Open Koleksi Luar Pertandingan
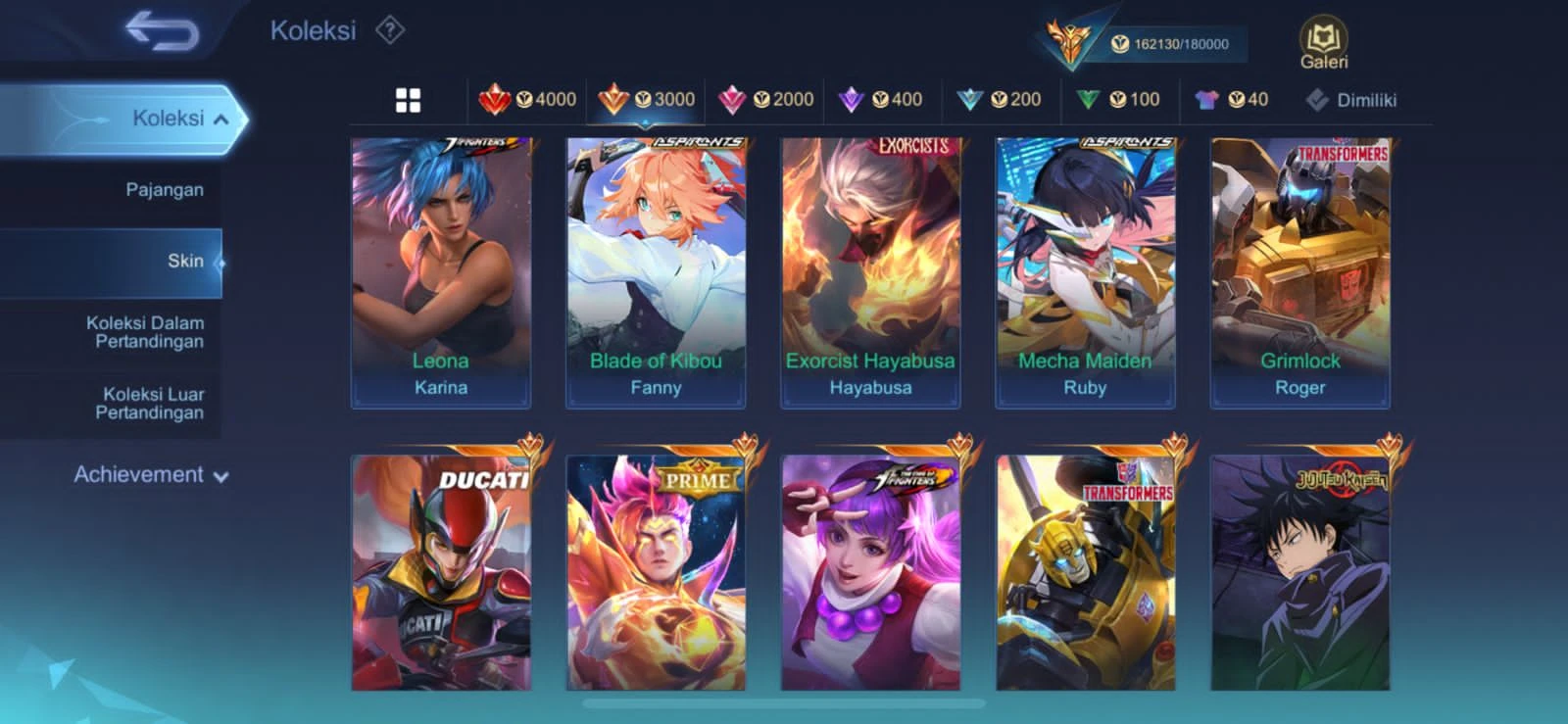Image resolution: width=1568 pixels, height=724 pixels. [152, 403]
